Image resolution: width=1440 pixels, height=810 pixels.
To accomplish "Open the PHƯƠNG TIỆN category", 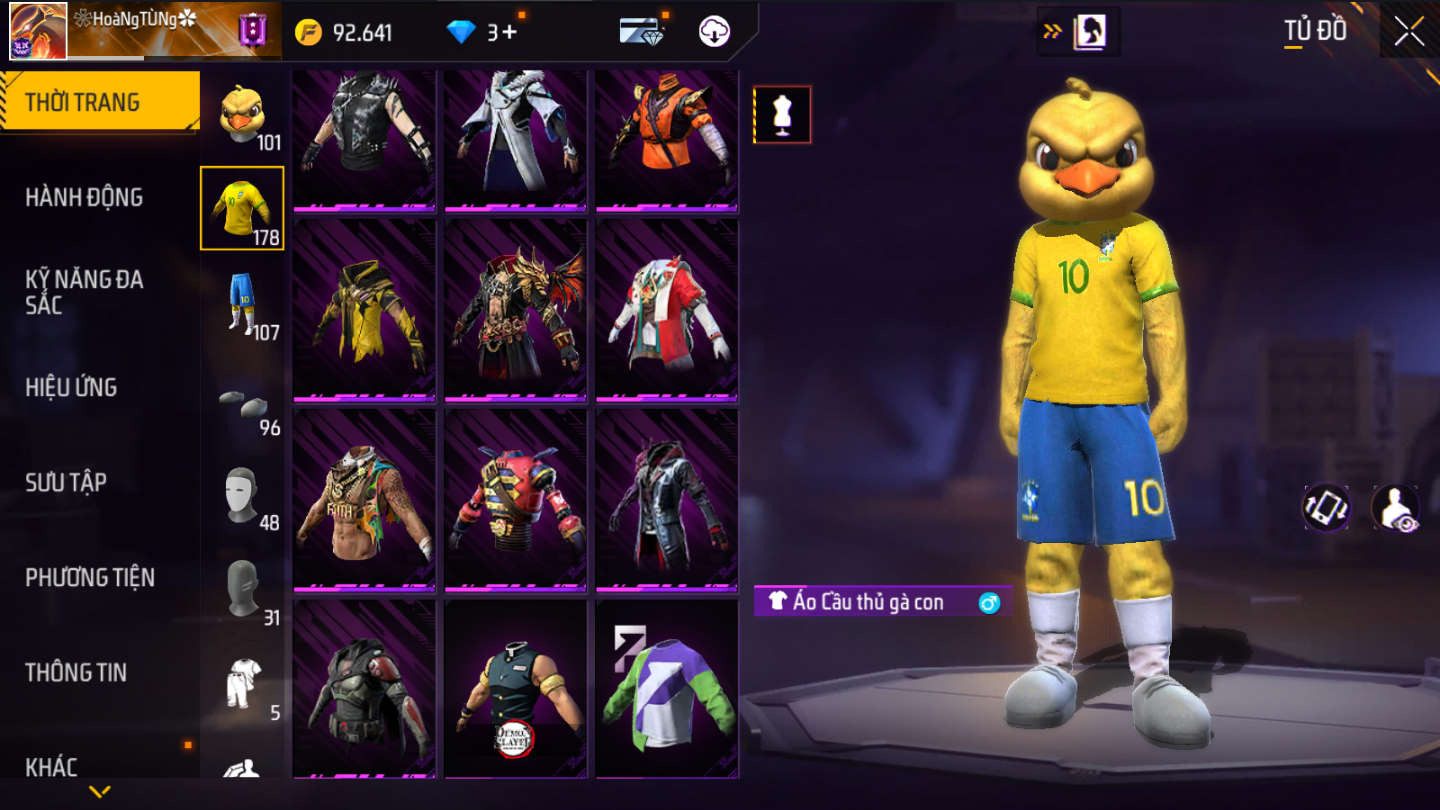I will coord(90,577).
